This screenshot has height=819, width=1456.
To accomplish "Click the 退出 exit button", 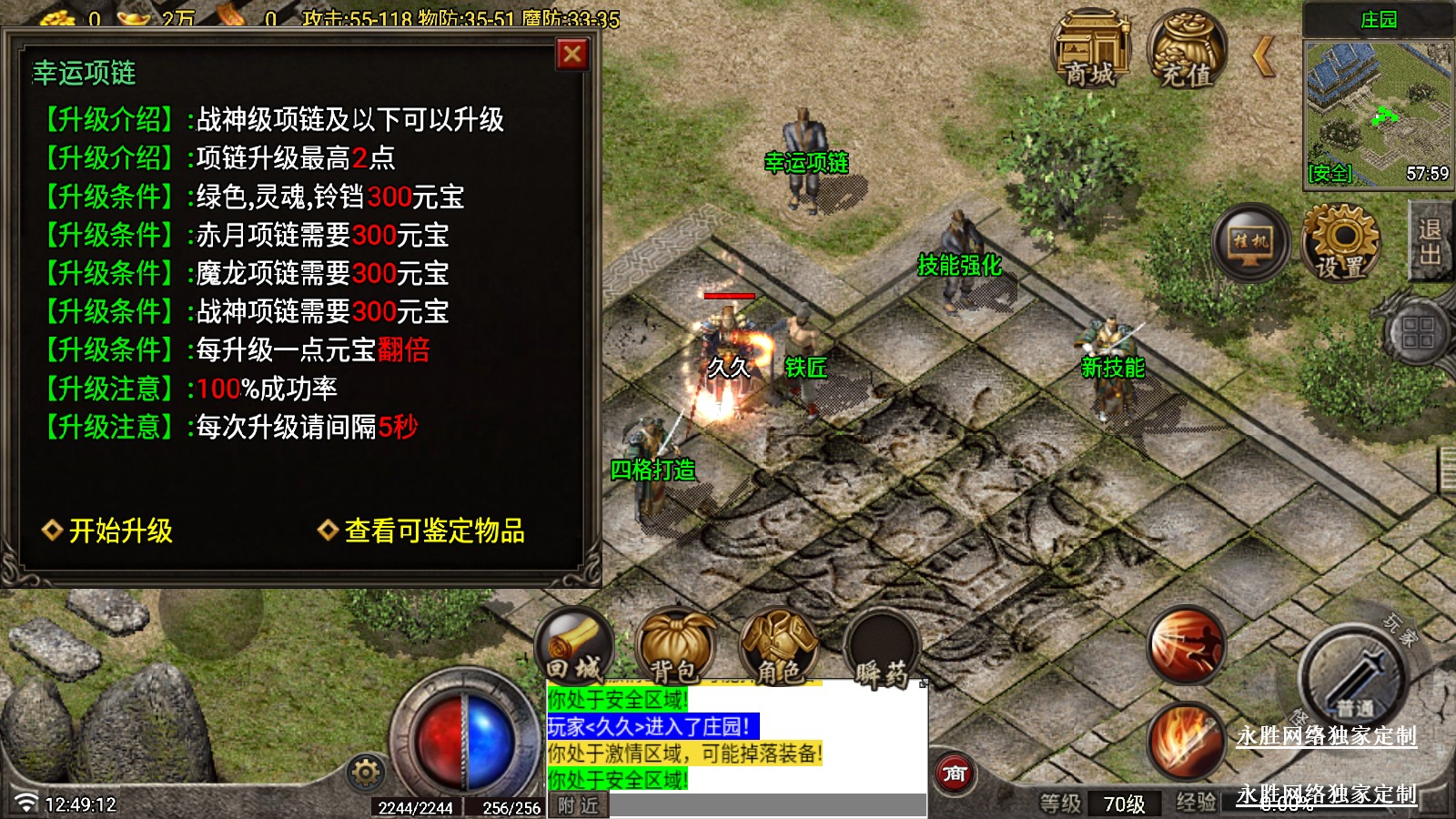I will coord(1431,242).
